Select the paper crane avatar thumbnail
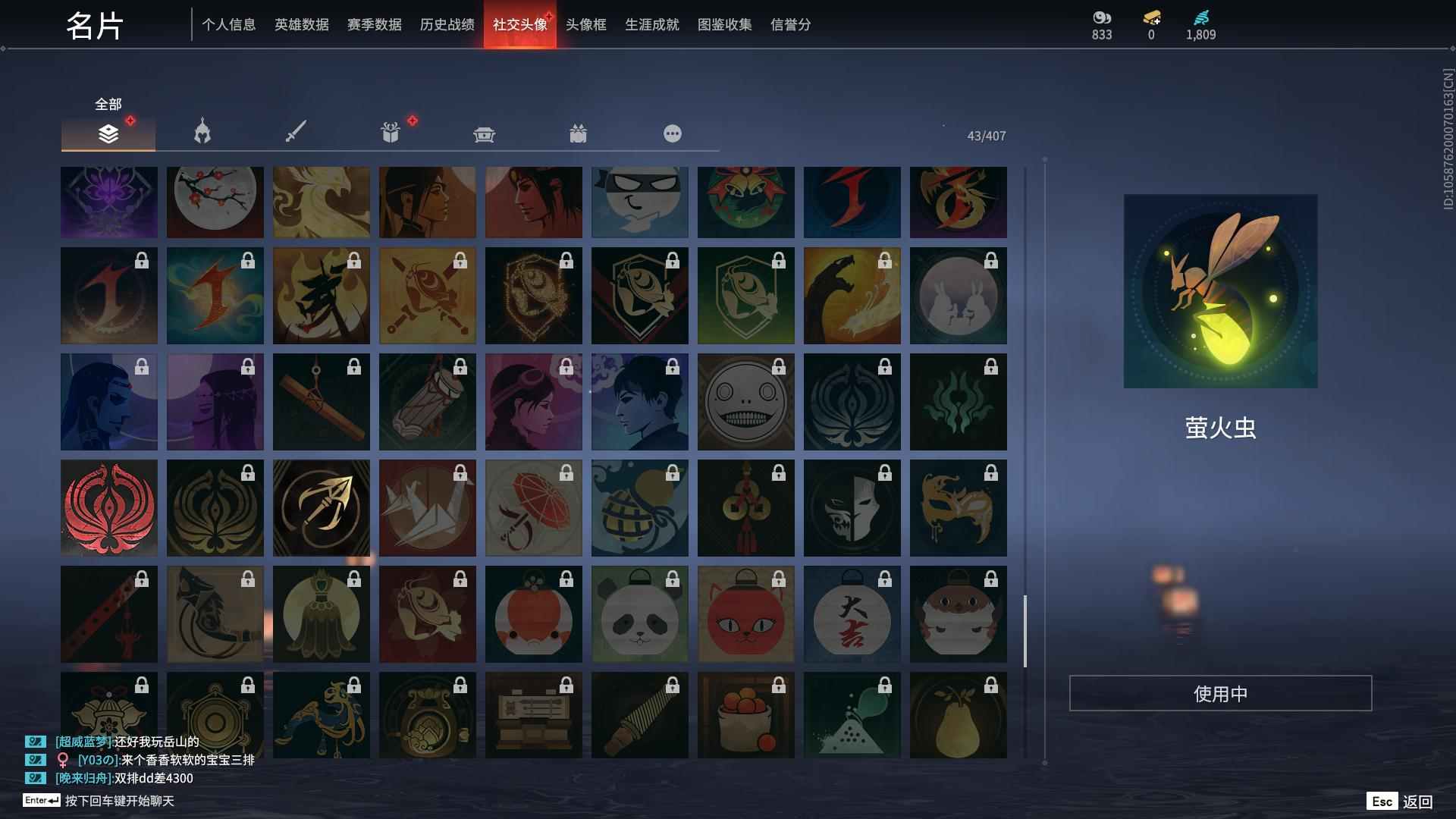This screenshot has height=819, width=1456. coord(427,508)
